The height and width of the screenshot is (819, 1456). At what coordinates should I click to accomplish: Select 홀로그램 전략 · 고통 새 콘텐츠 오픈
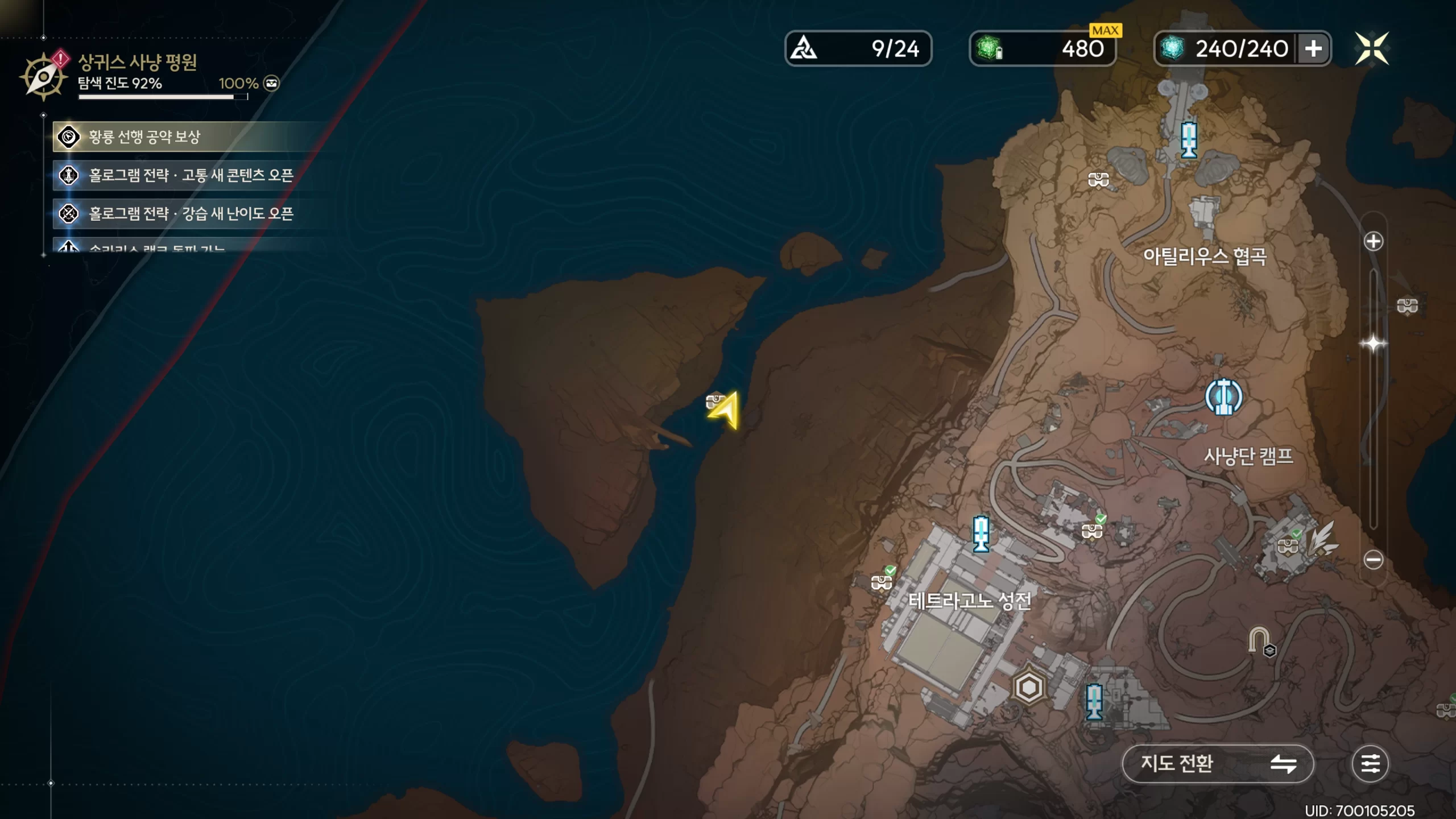click(x=191, y=175)
